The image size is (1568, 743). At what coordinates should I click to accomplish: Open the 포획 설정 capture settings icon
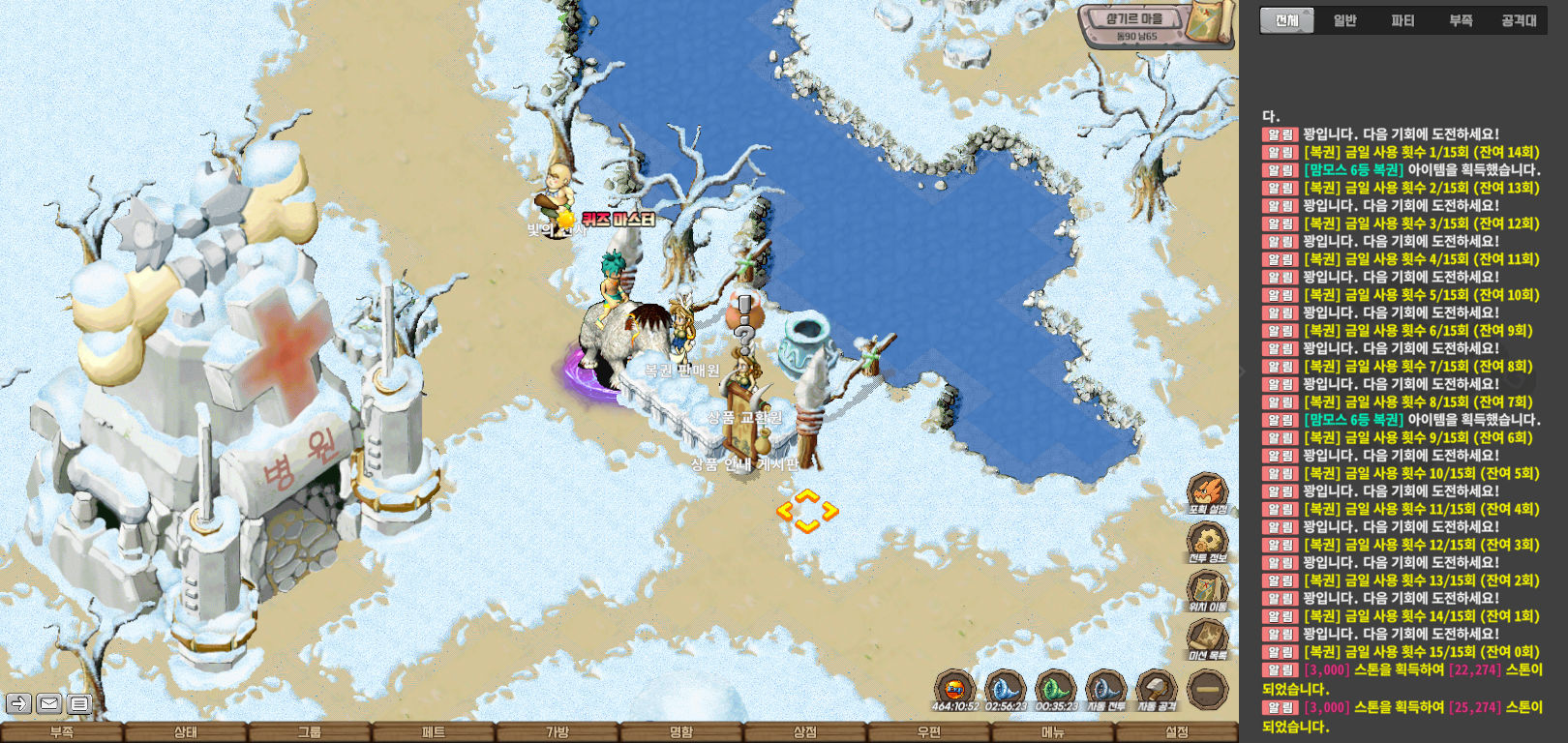click(x=1208, y=491)
